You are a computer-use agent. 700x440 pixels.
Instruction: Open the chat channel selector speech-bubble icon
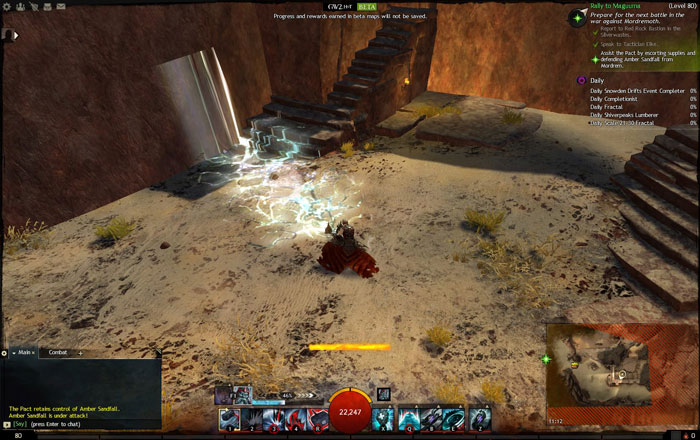(x=7, y=424)
